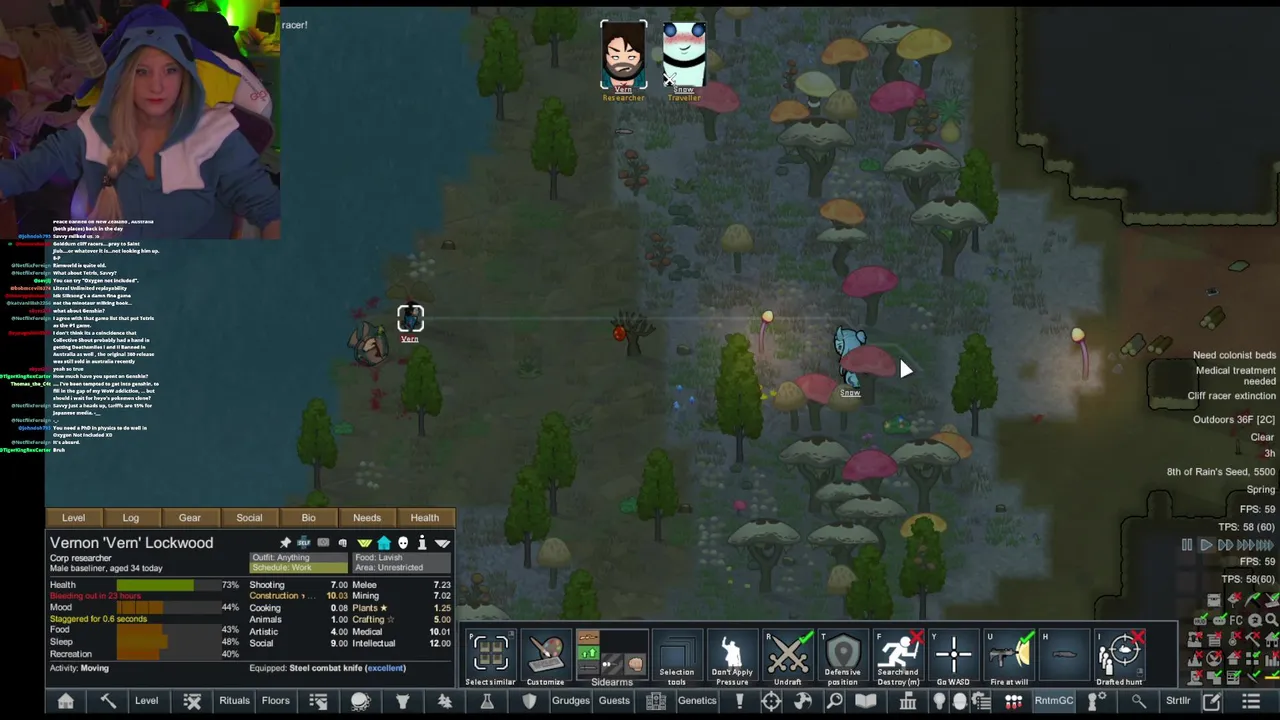View the Bio tab
The image size is (1280, 720).
[x=308, y=518]
